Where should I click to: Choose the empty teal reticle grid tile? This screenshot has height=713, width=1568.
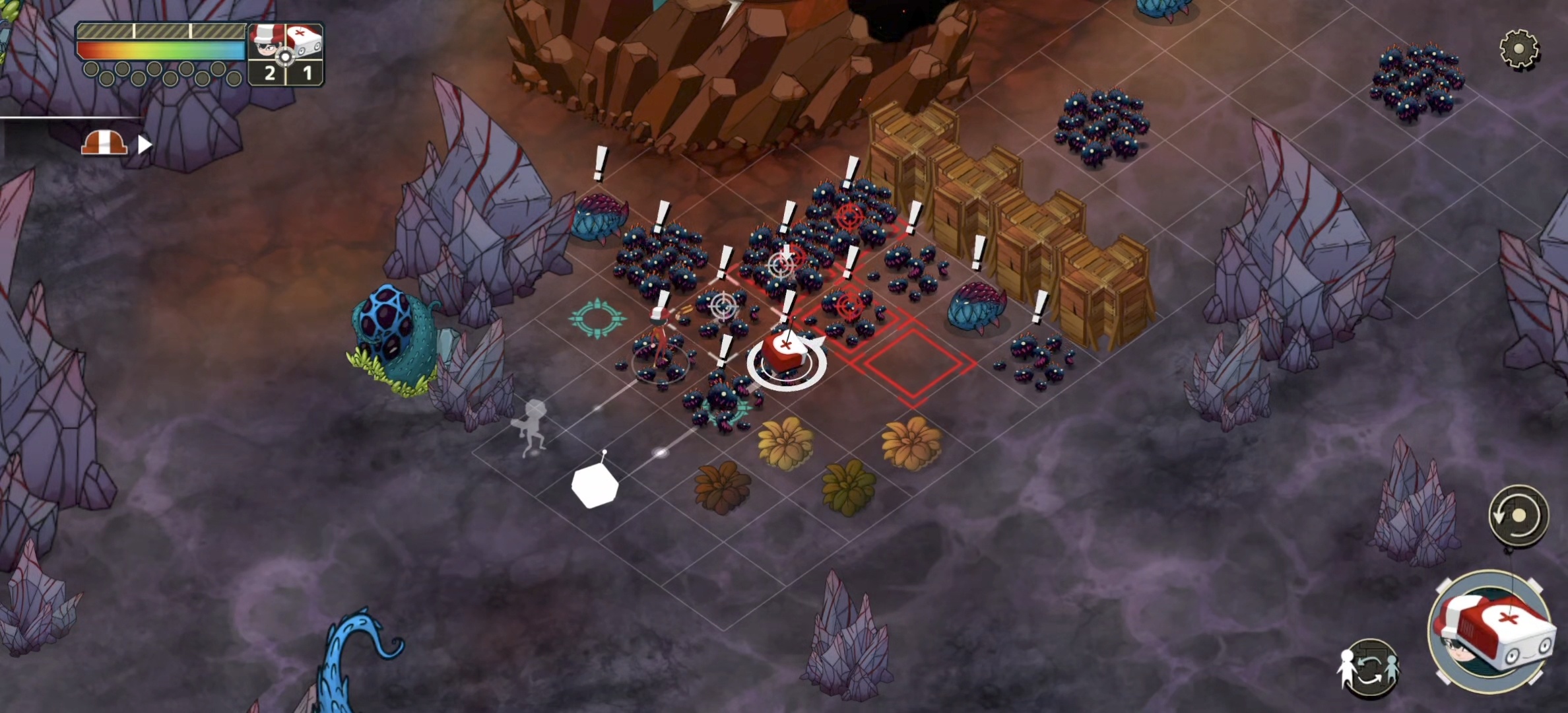(x=597, y=318)
